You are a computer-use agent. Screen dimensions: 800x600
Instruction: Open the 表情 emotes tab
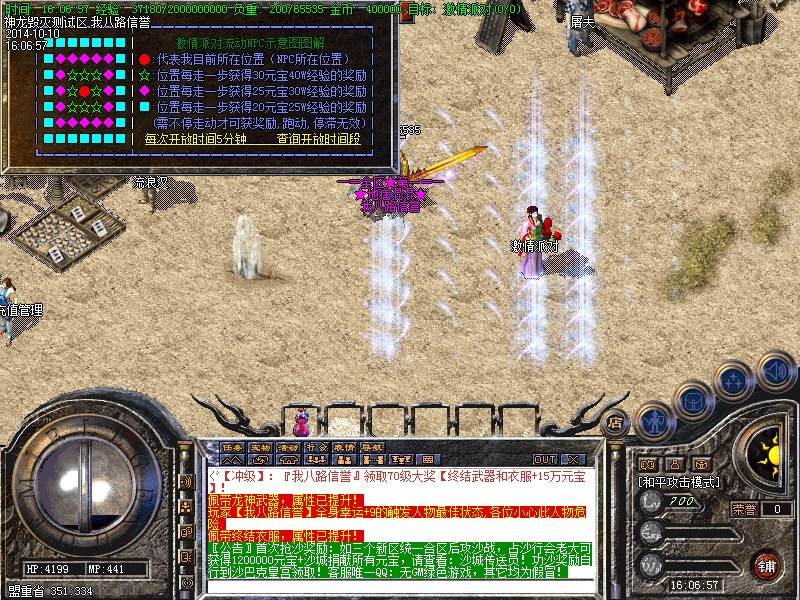click(344, 447)
